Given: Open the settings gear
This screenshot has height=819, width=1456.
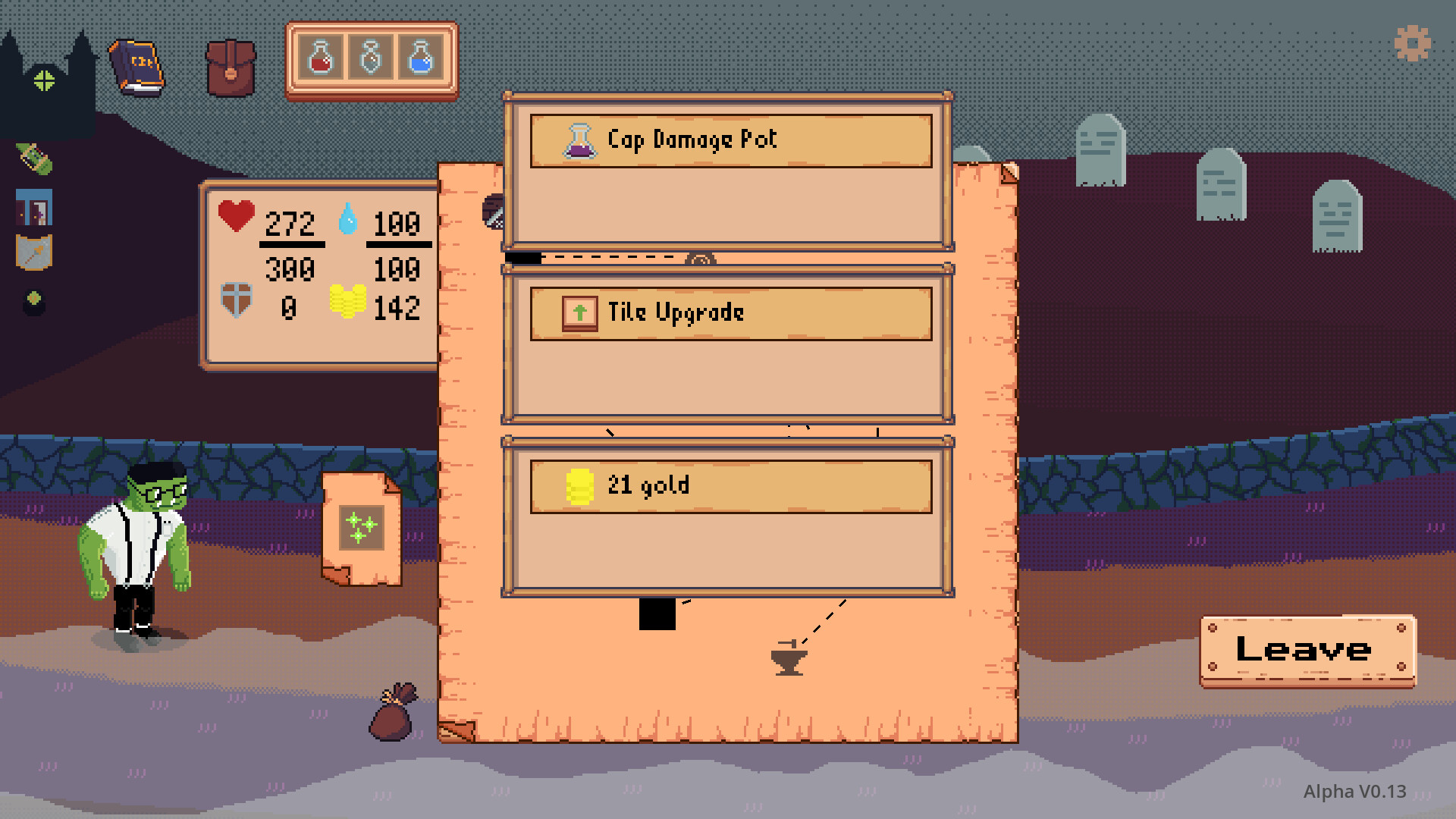Looking at the screenshot, I should (x=1411, y=43).
